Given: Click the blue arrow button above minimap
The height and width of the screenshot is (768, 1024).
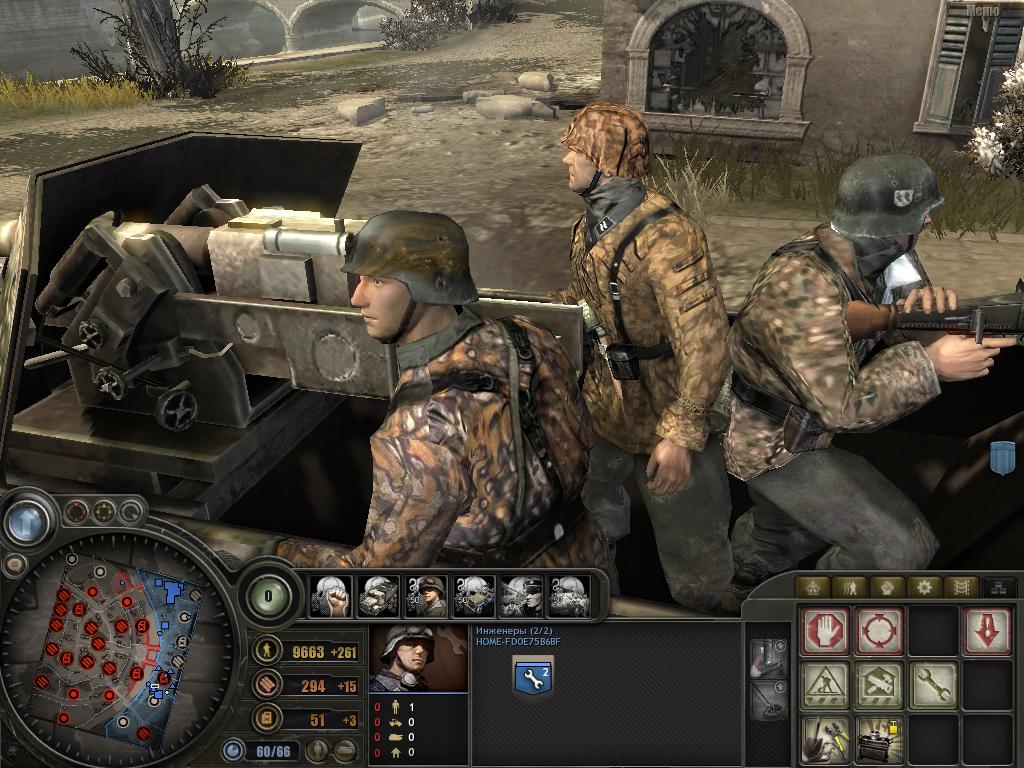Looking at the screenshot, I should pyautogui.click(x=32, y=520).
